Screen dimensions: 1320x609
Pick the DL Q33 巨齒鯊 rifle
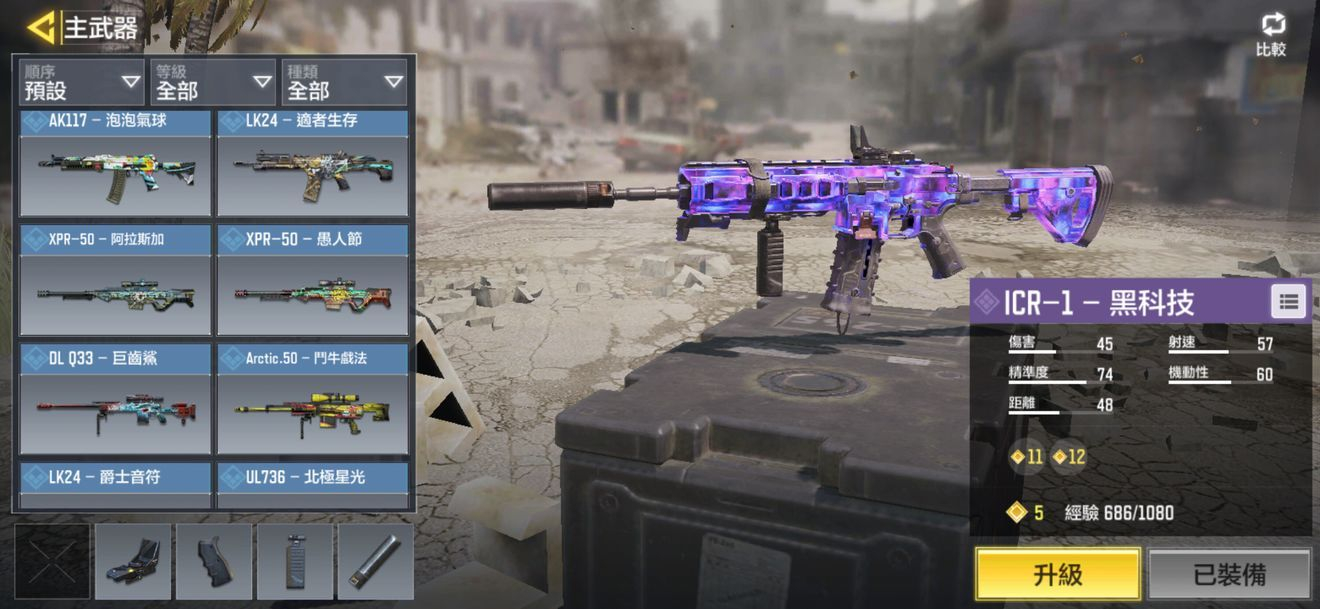[x=115, y=399]
